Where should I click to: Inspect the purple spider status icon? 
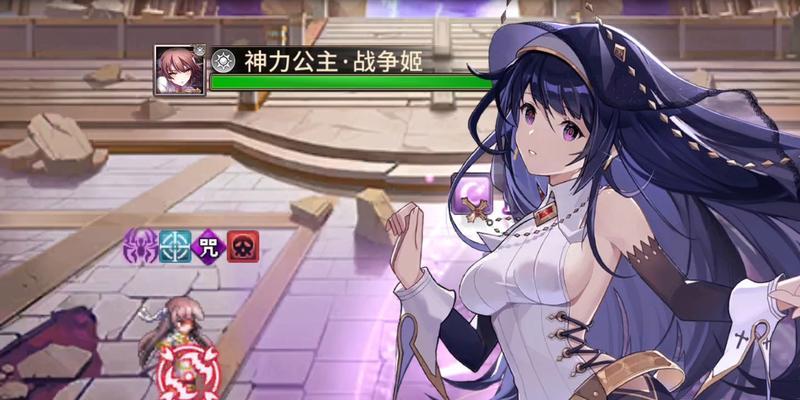[138, 244]
